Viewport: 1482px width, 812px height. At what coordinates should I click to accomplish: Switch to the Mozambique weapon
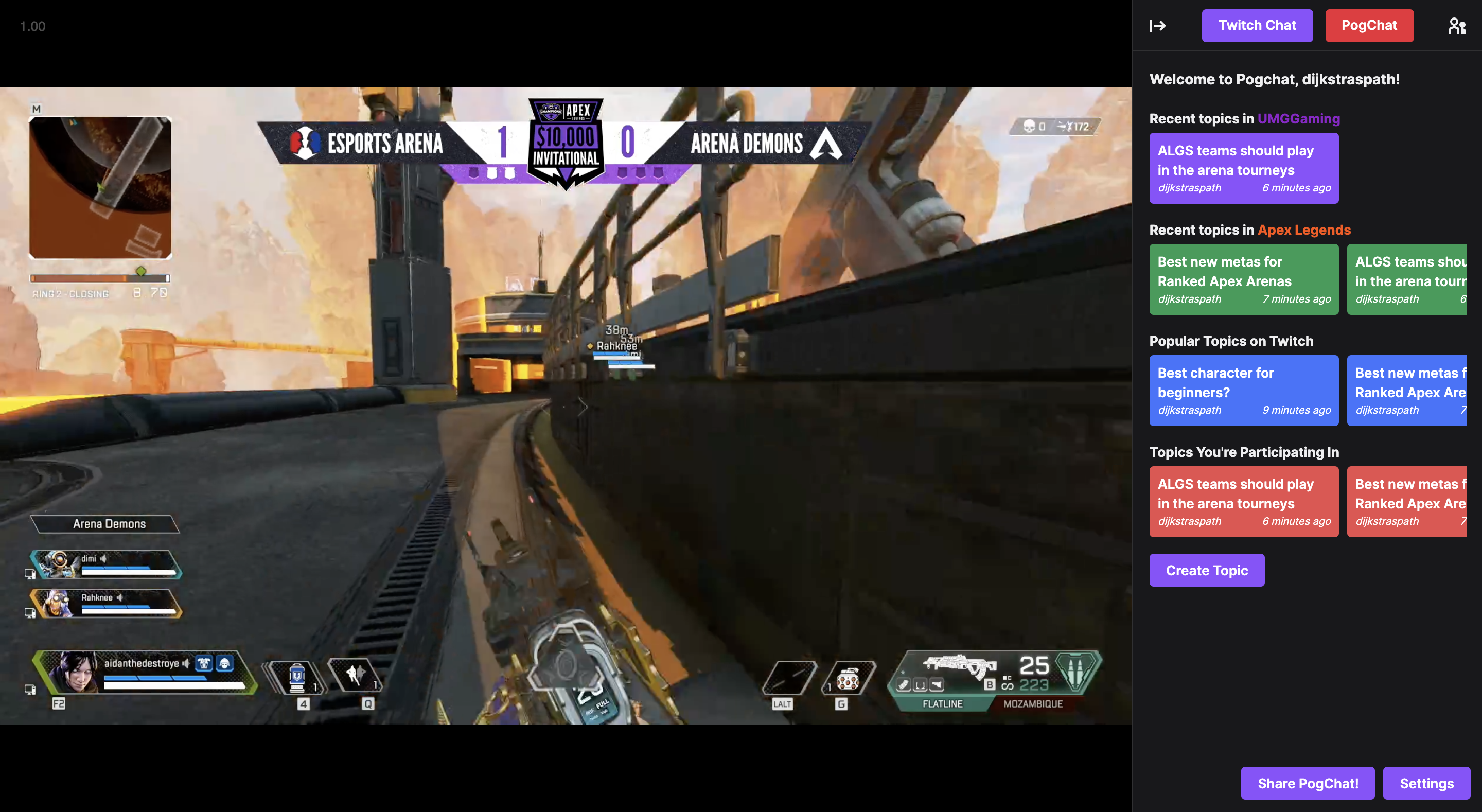[x=1033, y=703]
